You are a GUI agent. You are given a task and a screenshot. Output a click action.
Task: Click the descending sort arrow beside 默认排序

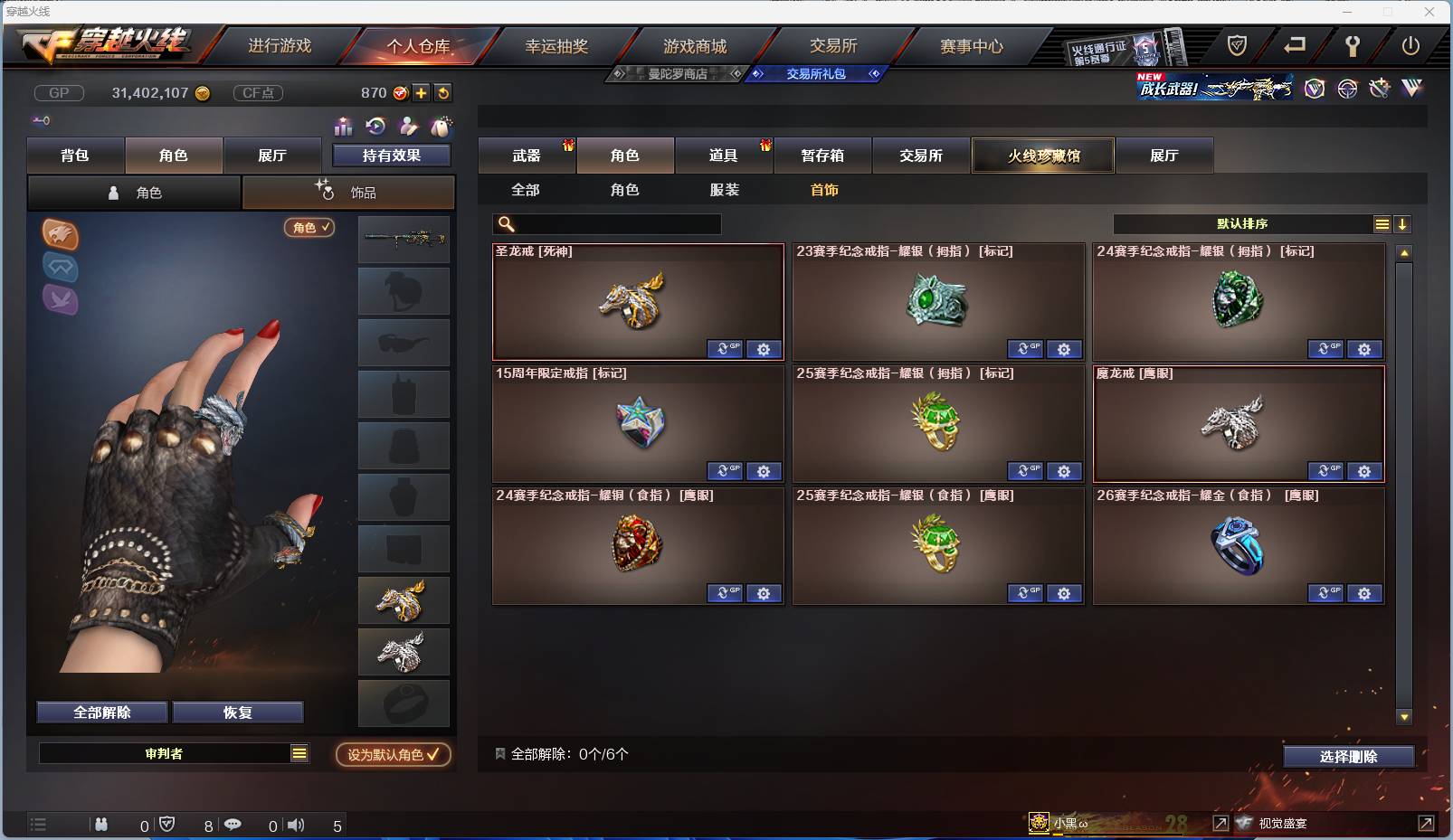tap(1402, 223)
